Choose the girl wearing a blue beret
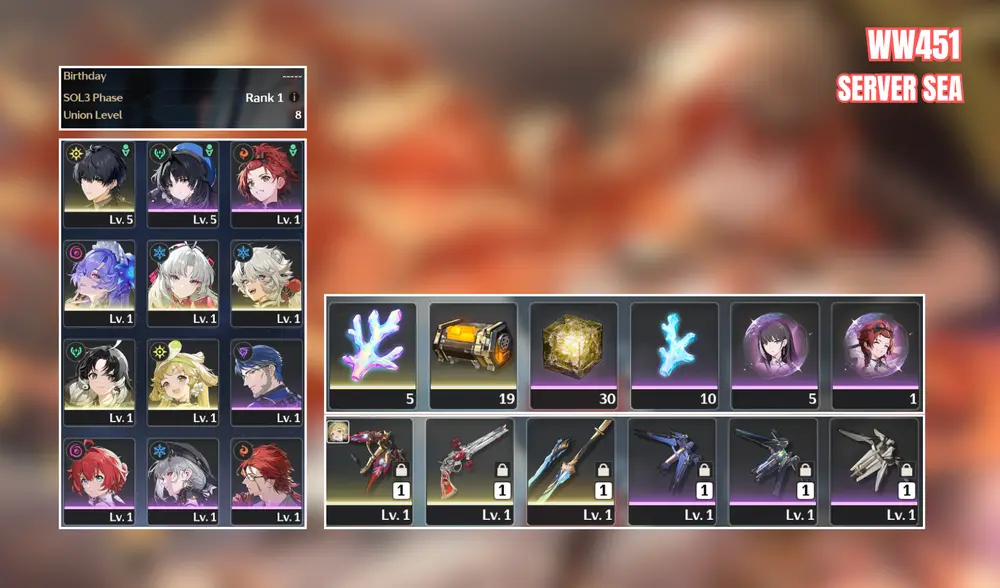 point(183,182)
